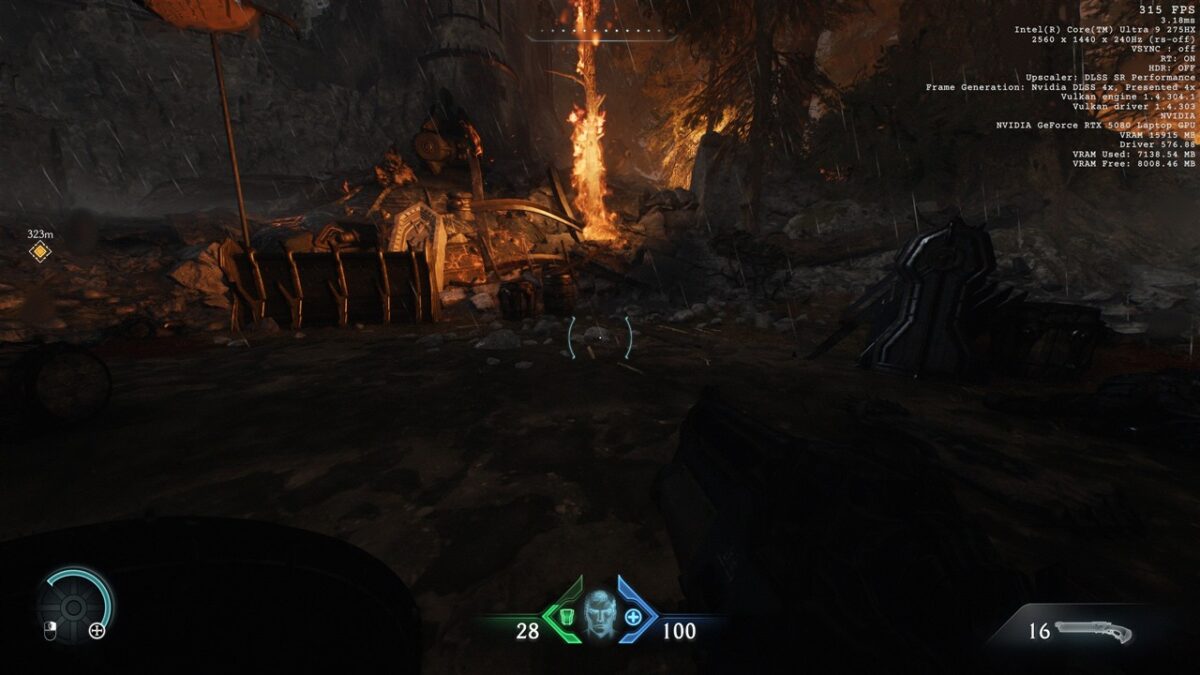This screenshot has height=675, width=1200.
Task: Click the blue health cross icon
Action: tap(633, 617)
